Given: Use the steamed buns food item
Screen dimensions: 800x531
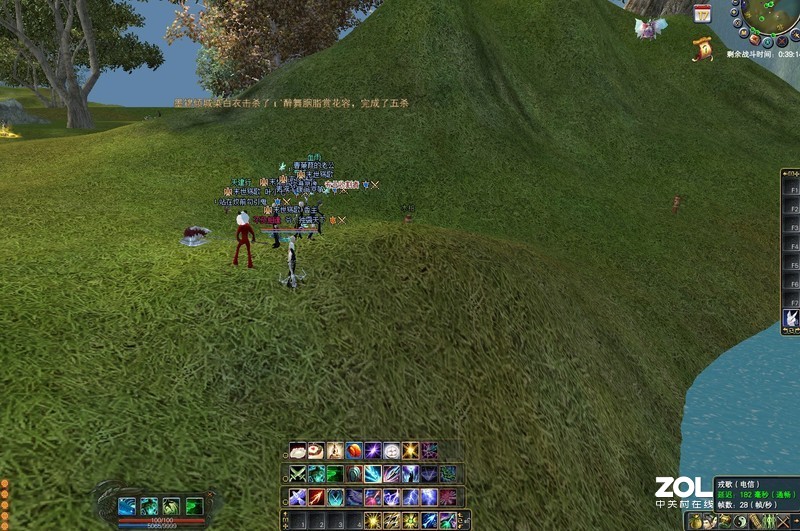Looking at the screenshot, I should pos(297,451).
